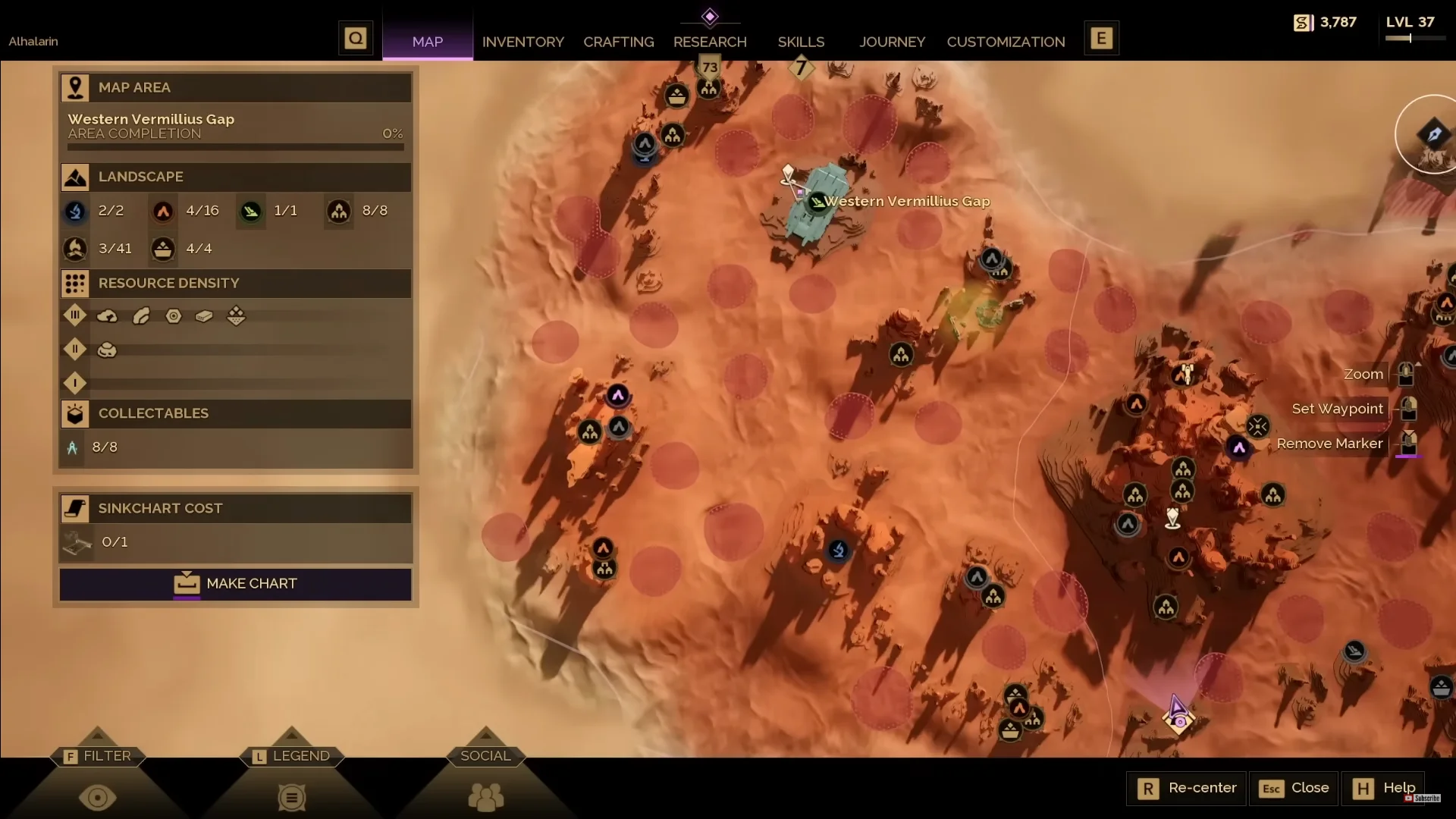The height and width of the screenshot is (819, 1456).
Task: Switch to the Inventory tab
Action: [522, 42]
